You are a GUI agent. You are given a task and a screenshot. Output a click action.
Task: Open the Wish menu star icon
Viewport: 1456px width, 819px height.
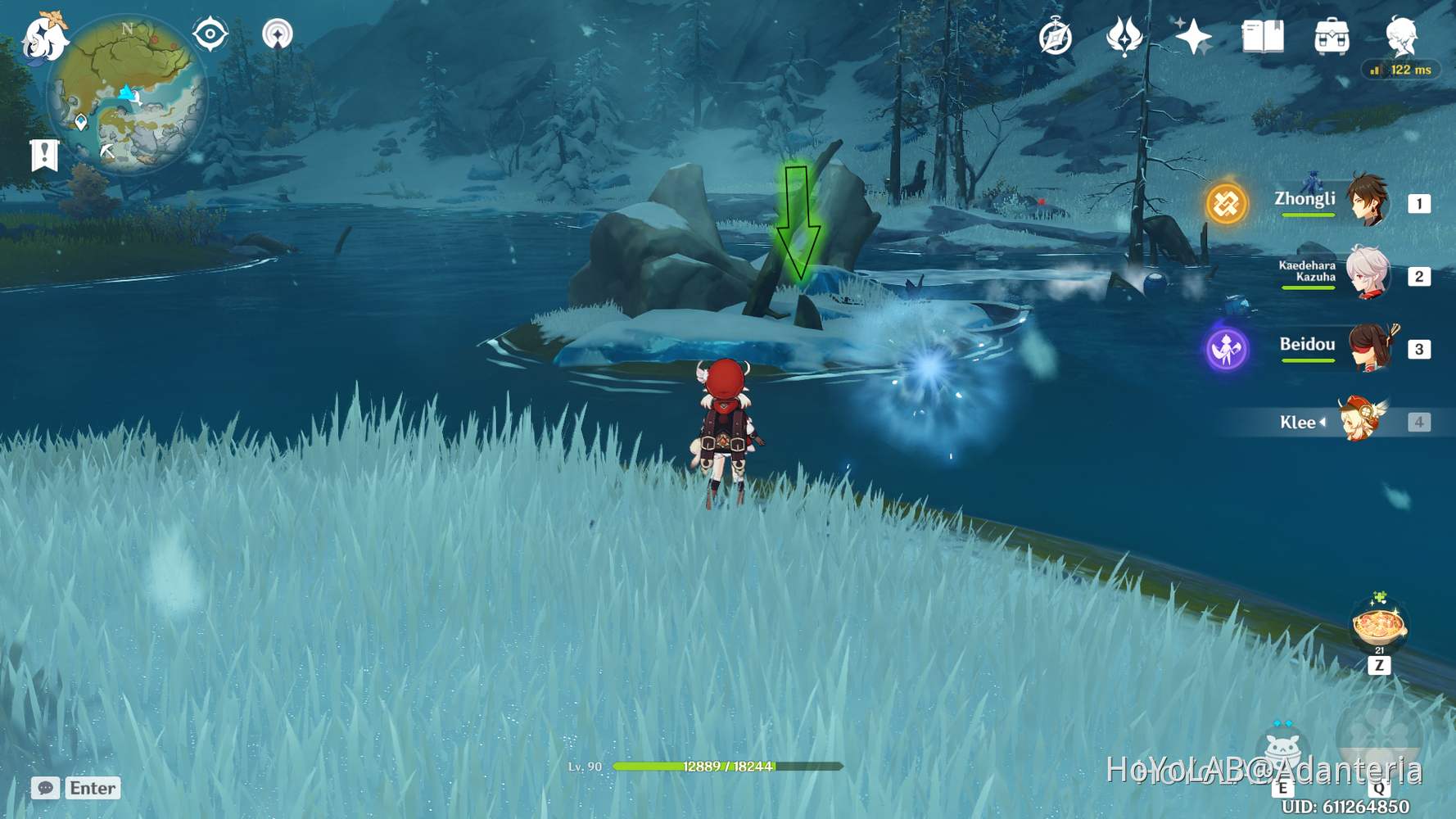[1194, 37]
